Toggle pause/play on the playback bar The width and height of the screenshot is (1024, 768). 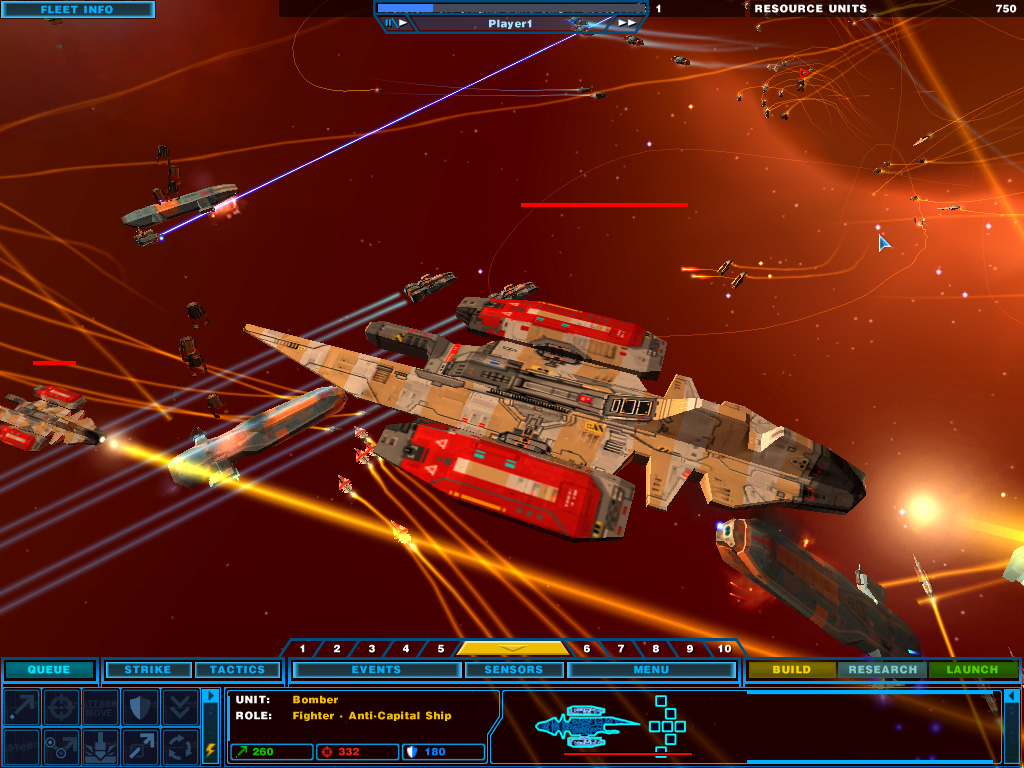(396, 23)
